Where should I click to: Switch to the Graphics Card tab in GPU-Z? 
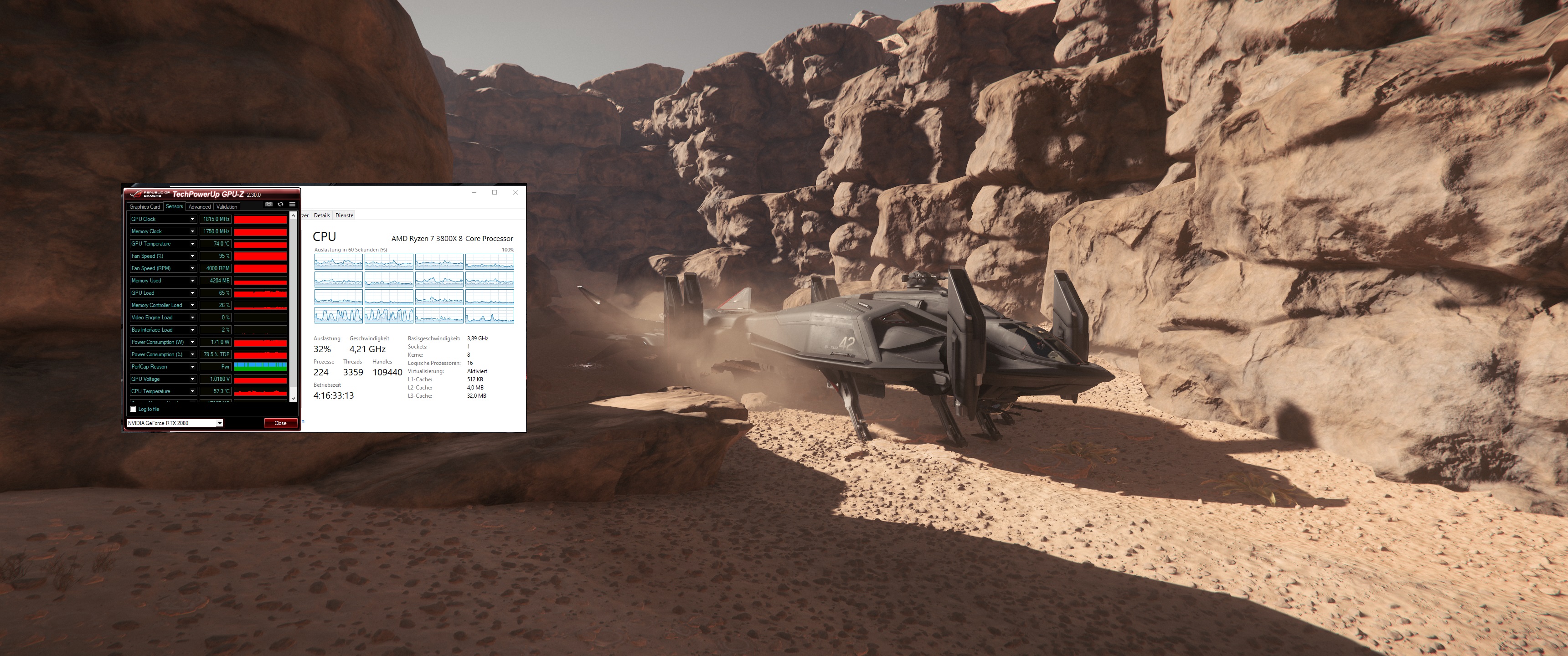click(145, 207)
